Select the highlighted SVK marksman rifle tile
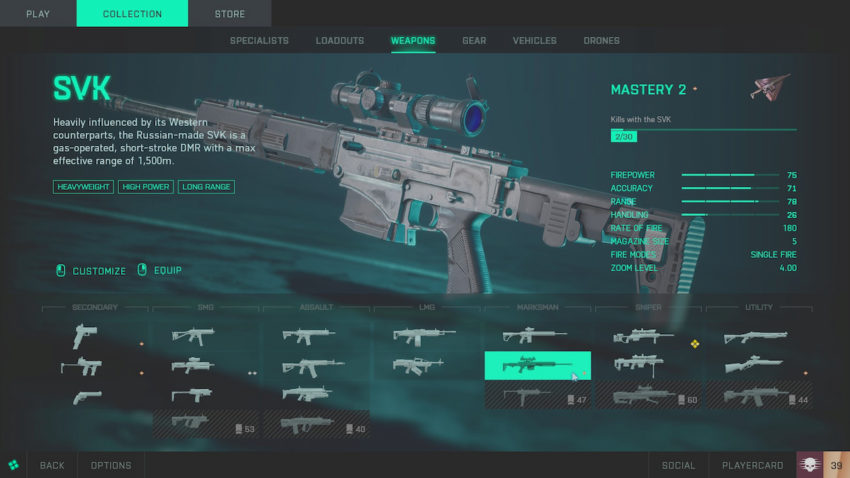Screen dimensions: 850x478 (537, 366)
